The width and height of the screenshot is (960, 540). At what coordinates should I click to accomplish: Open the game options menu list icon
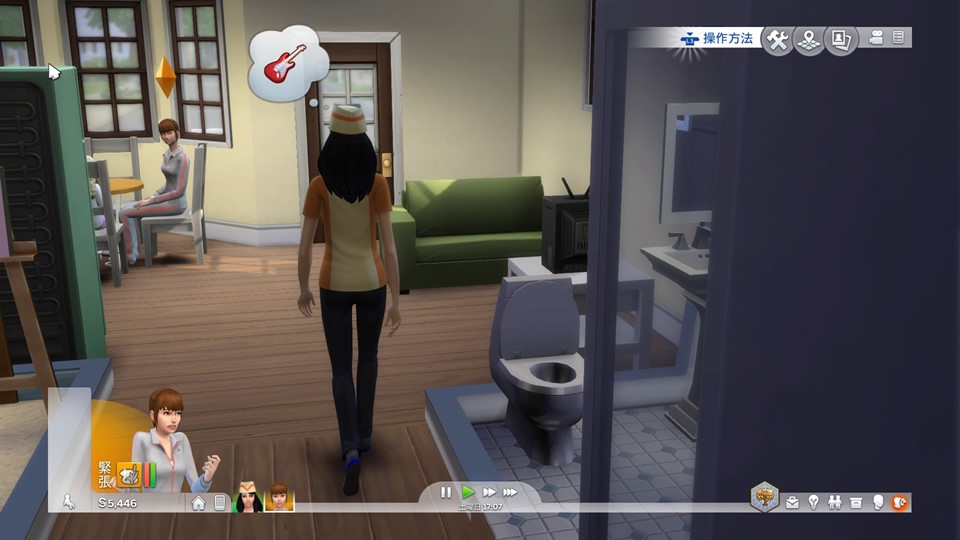[898, 38]
